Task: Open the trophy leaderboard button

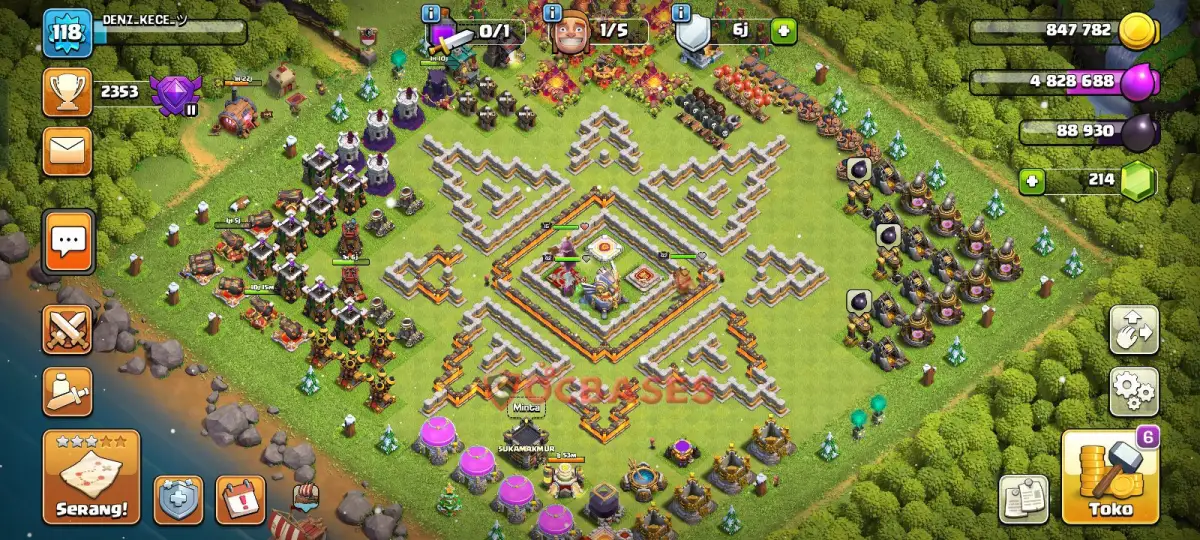Action: [x=67, y=92]
